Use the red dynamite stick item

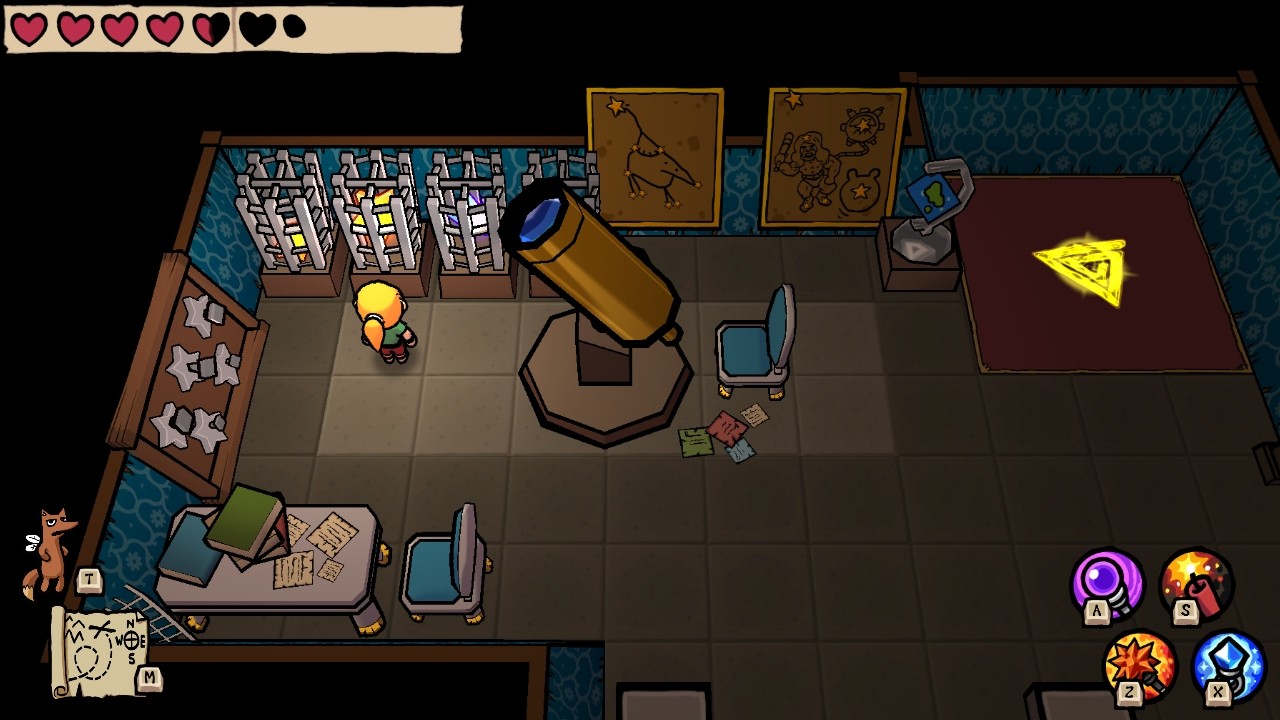pyautogui.click(x=1196, y=584)
